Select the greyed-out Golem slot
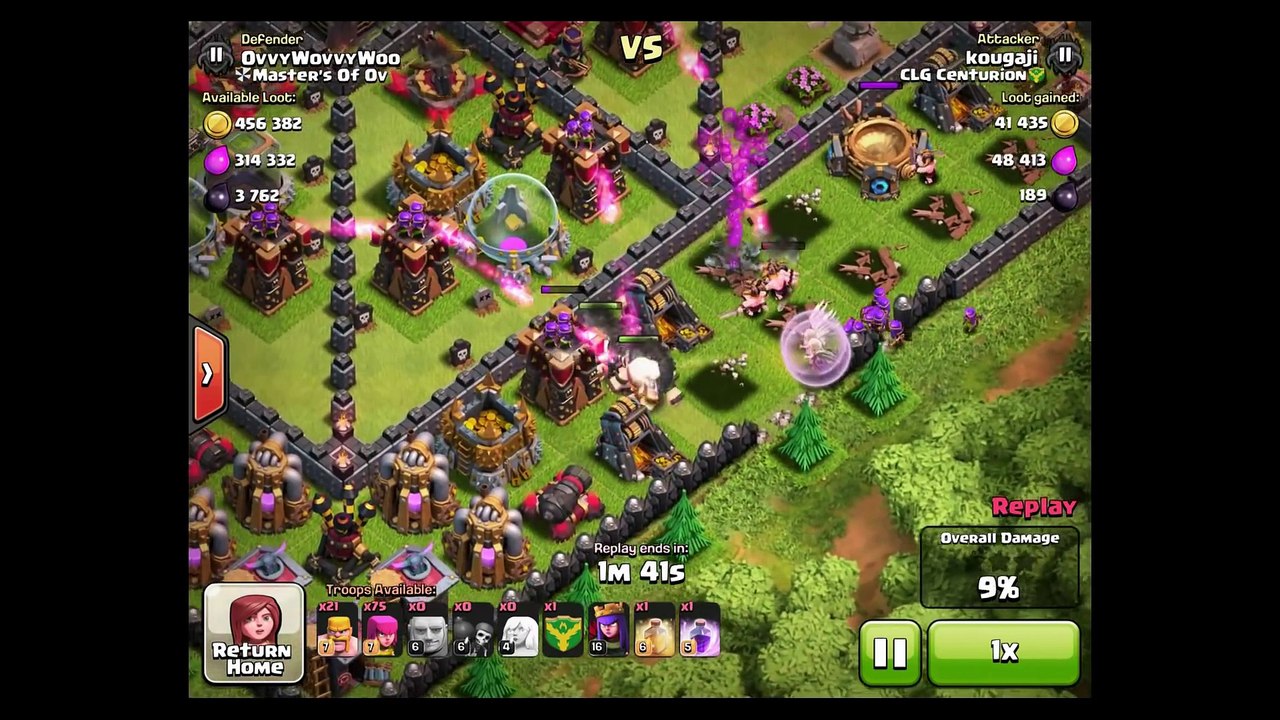1280x720 pixels. (427, 630)
